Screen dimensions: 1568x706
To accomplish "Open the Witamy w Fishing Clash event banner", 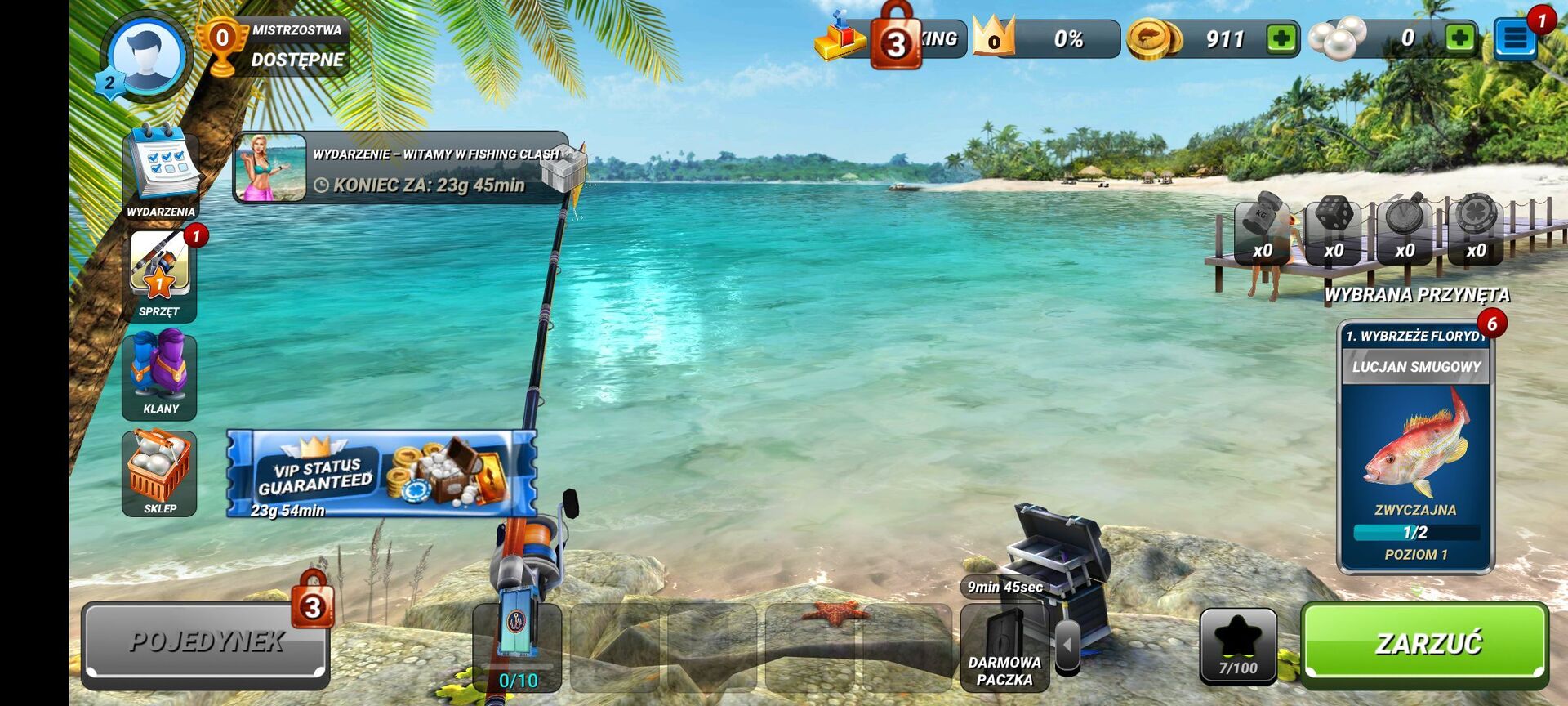I will (x=400, y=168).
